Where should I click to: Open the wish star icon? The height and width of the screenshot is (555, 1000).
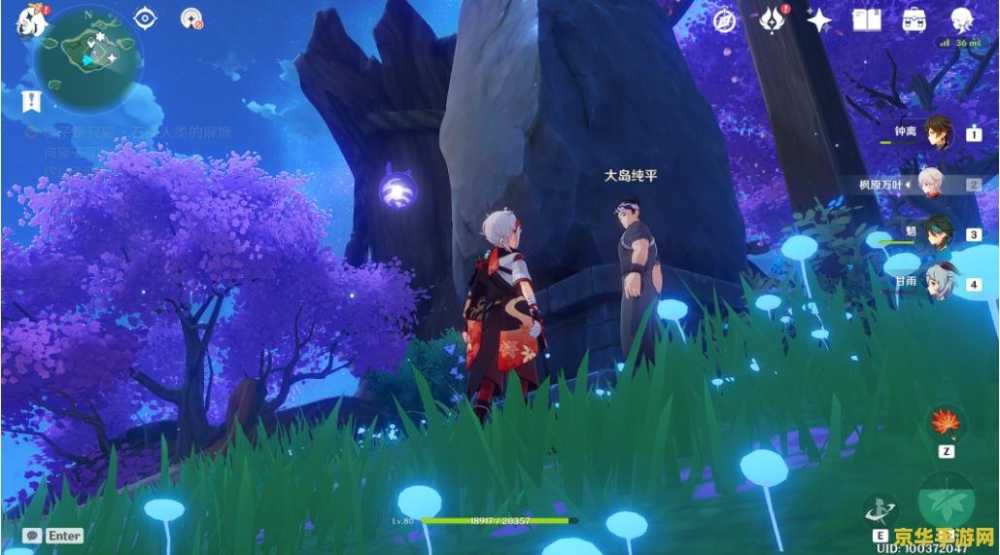pyautogui.click(x=820, y=19)
